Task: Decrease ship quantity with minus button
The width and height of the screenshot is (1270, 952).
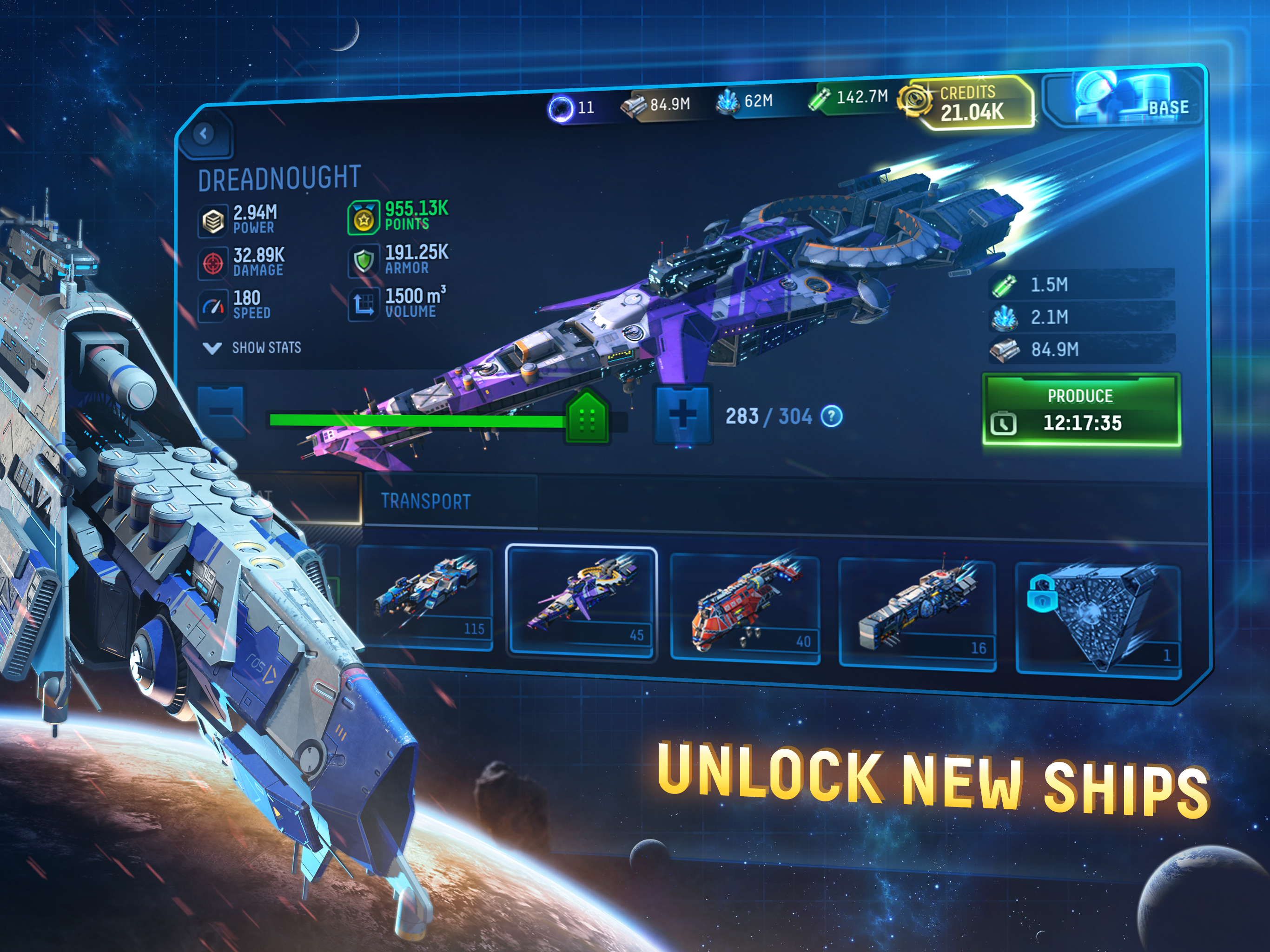Action: tap(221, 410)
